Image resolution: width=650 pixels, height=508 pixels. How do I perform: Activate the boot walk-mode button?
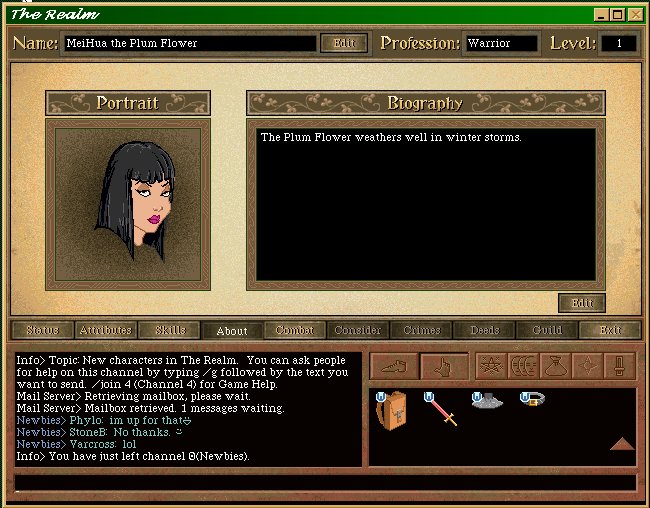(394, 366)
